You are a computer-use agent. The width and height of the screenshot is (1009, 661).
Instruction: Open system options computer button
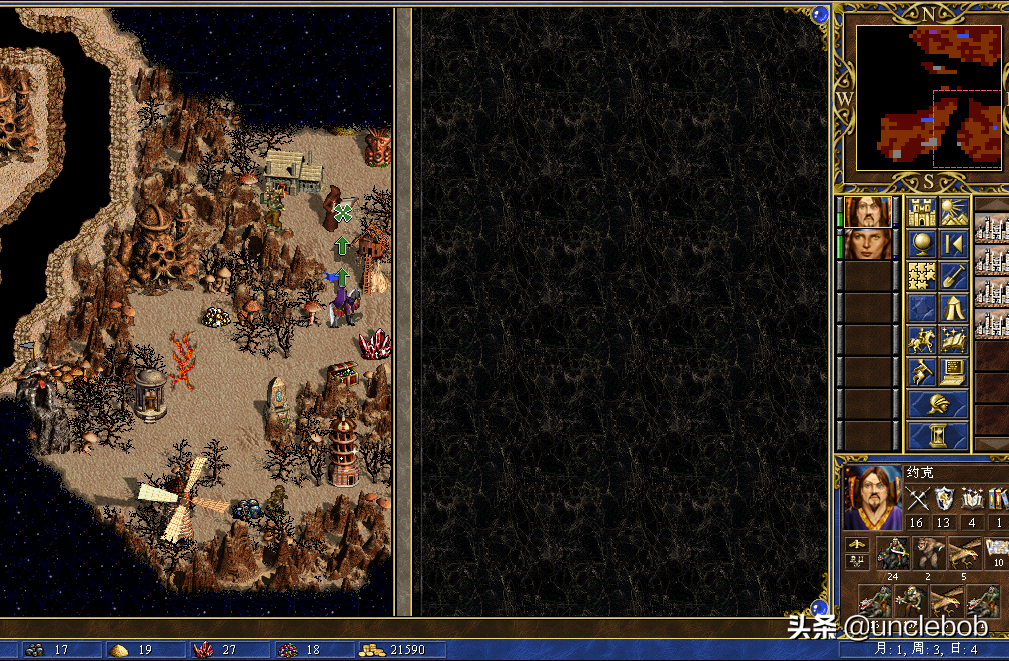(953, 372)
